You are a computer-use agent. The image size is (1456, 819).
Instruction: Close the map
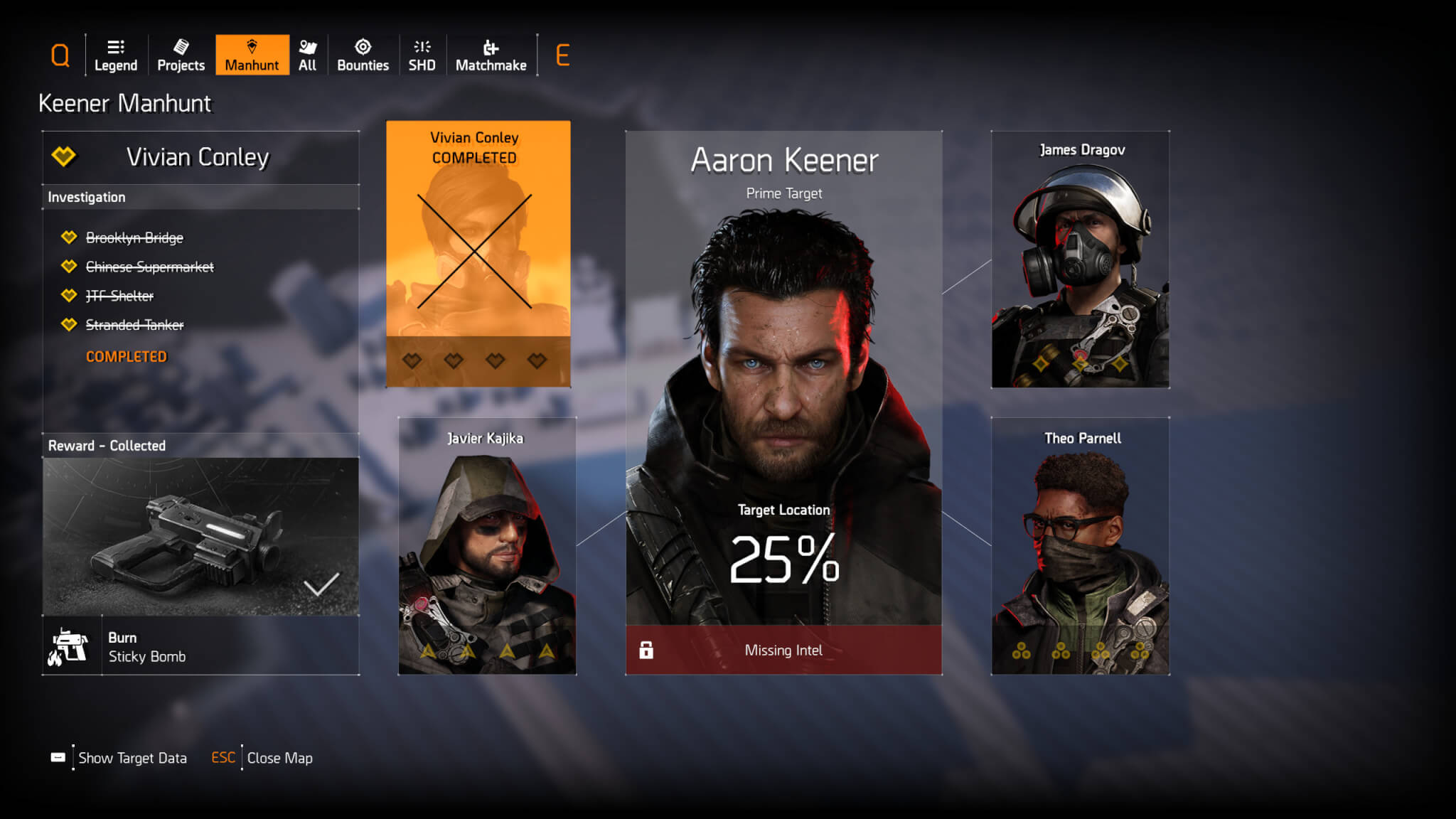(x=279, y=758)
